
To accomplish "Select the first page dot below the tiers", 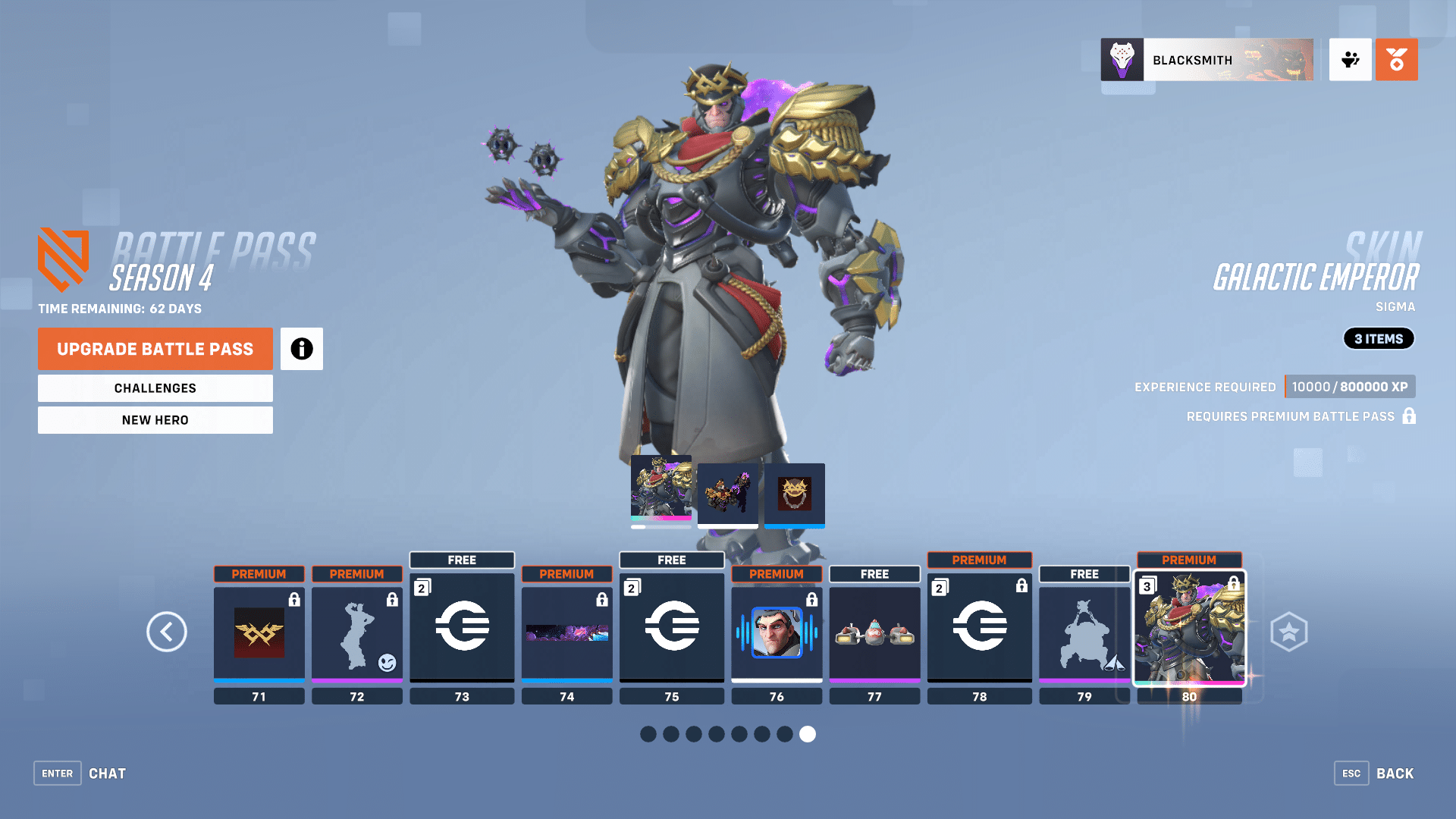I will (x=648, y=734).
